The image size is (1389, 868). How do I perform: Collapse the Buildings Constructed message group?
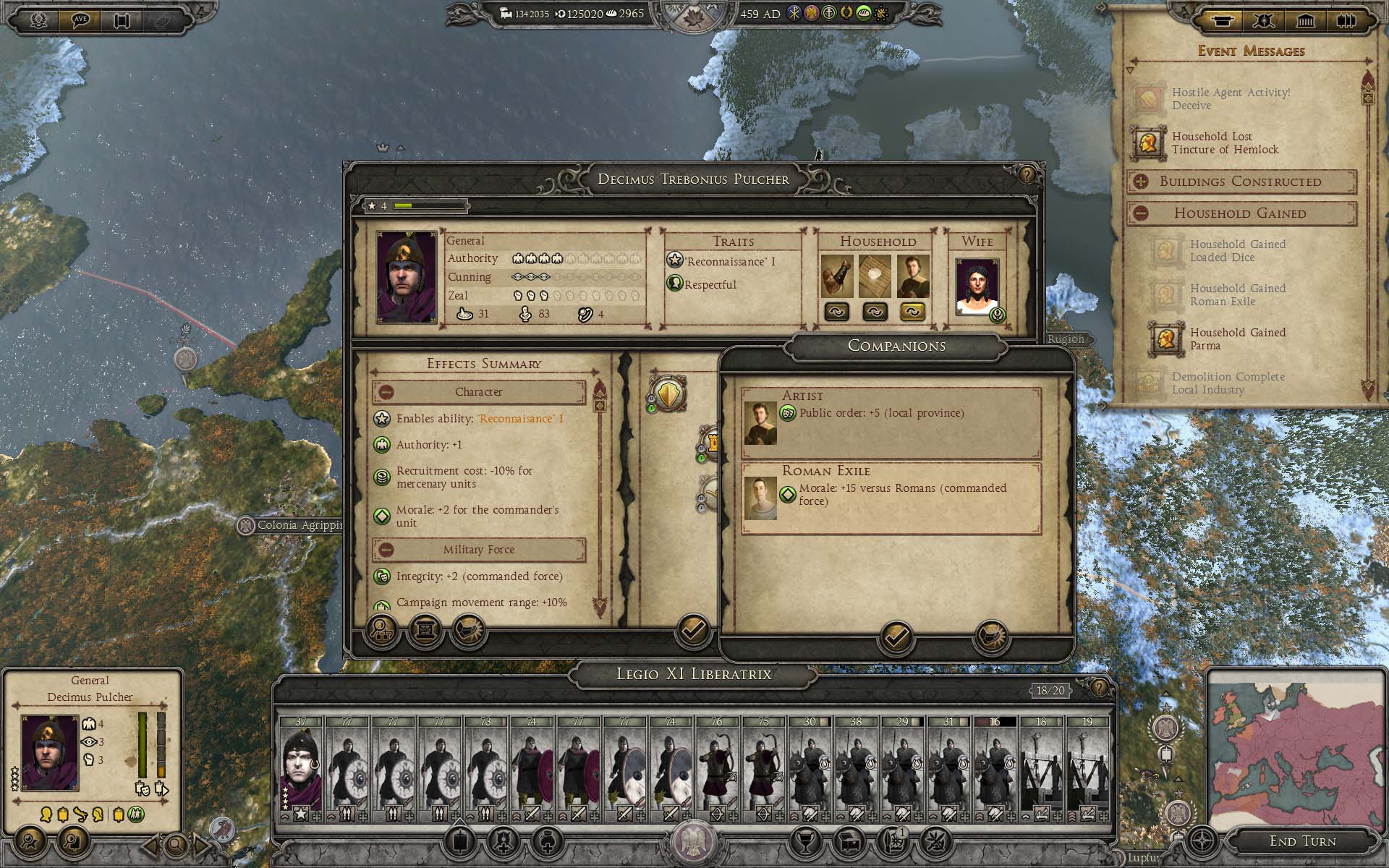coord(1141,182)
